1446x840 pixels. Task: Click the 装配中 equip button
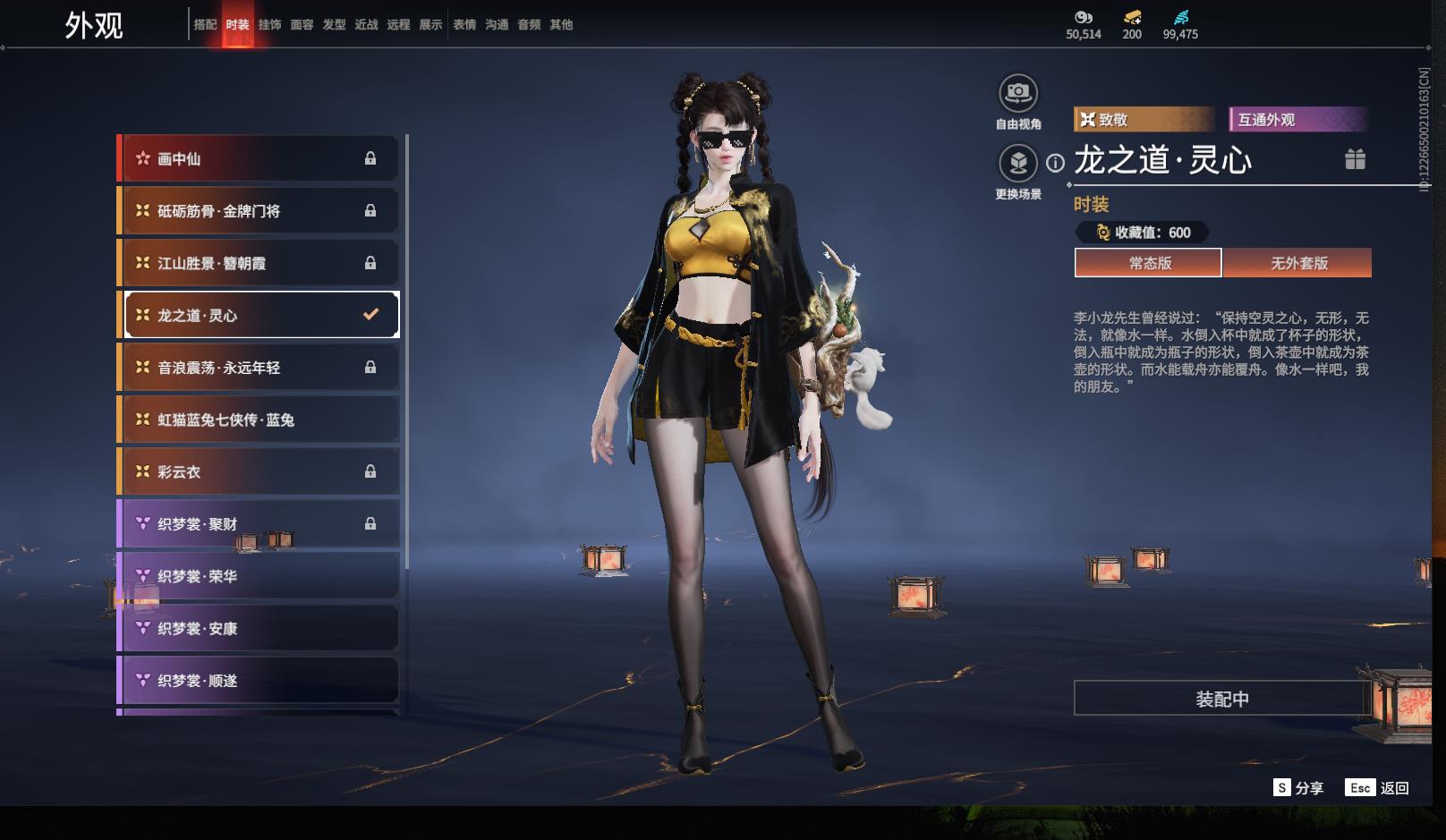pyautogui.click(x=1221, y=699)
